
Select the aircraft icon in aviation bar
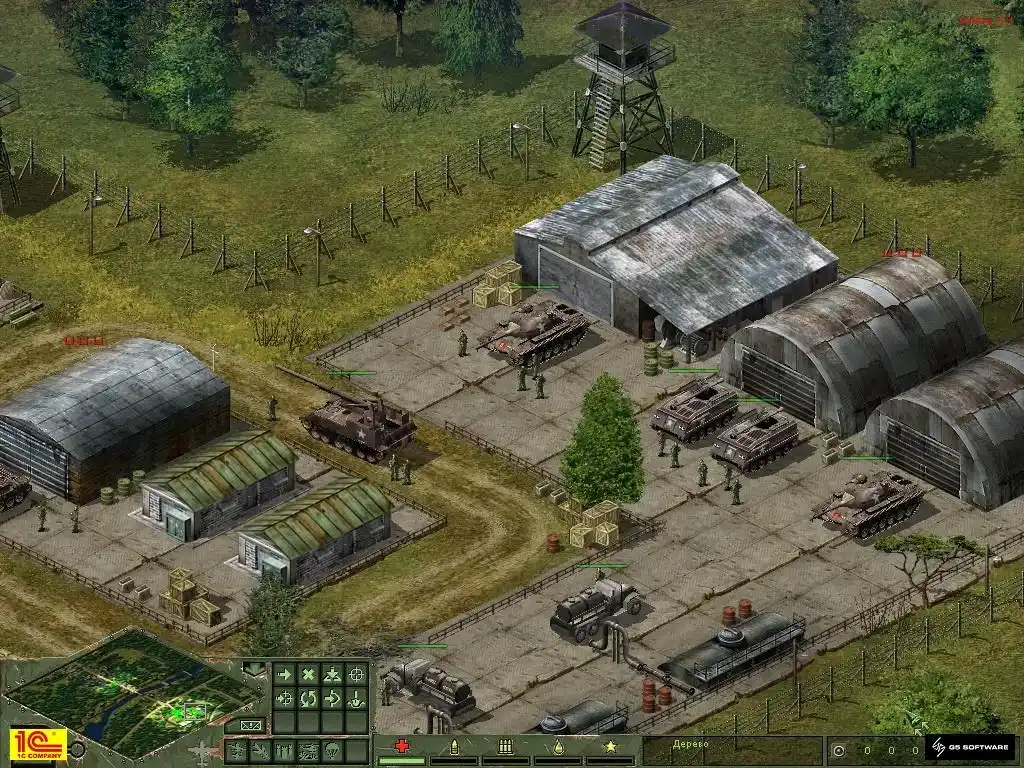pyautogui.click(x=237, y=750)
